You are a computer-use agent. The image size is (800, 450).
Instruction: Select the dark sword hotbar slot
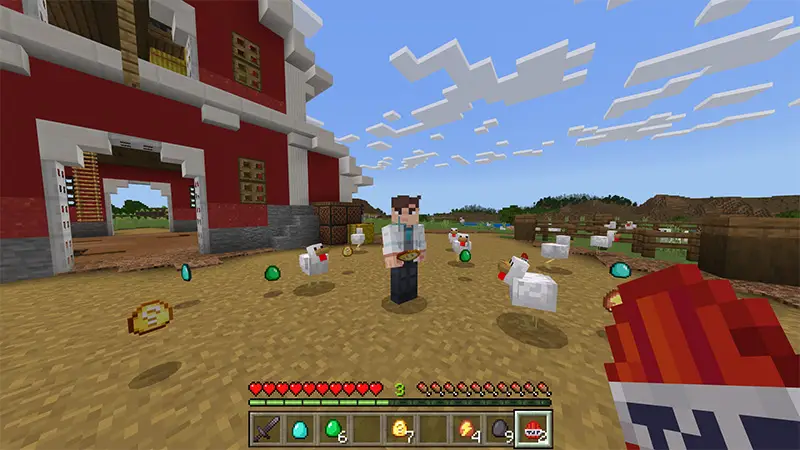click(x=266, y=430)
